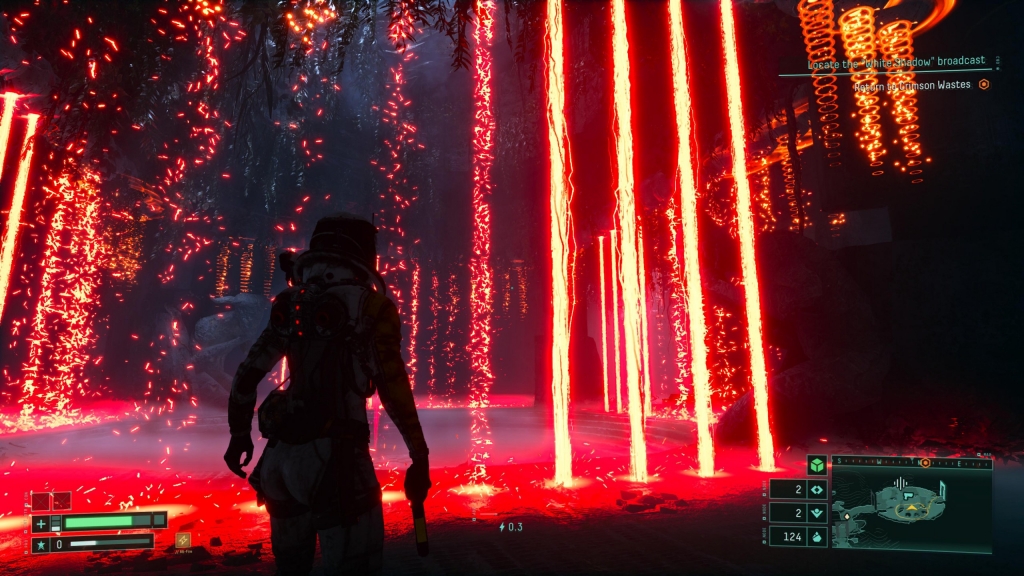Click the star icon beside the white bar

[x=41, y=544]
